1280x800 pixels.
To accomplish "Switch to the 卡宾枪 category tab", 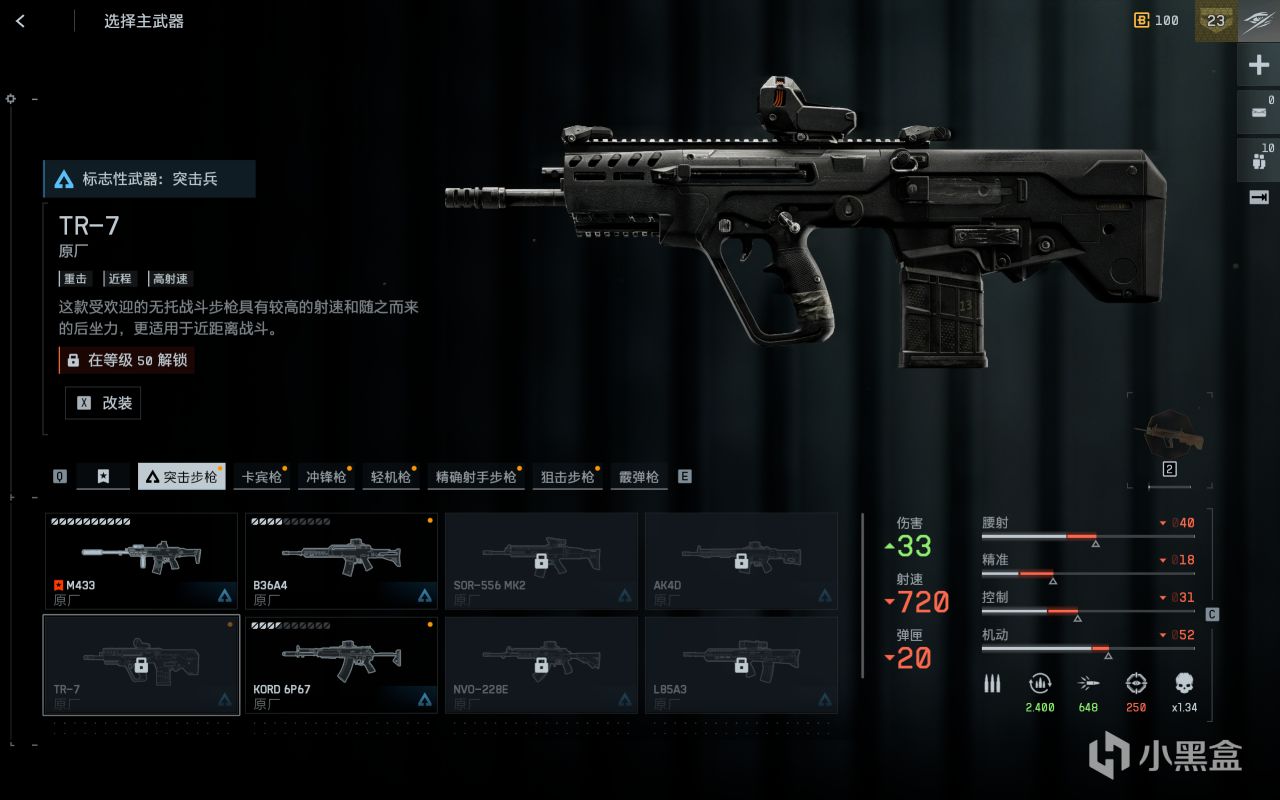I will 262,477.
